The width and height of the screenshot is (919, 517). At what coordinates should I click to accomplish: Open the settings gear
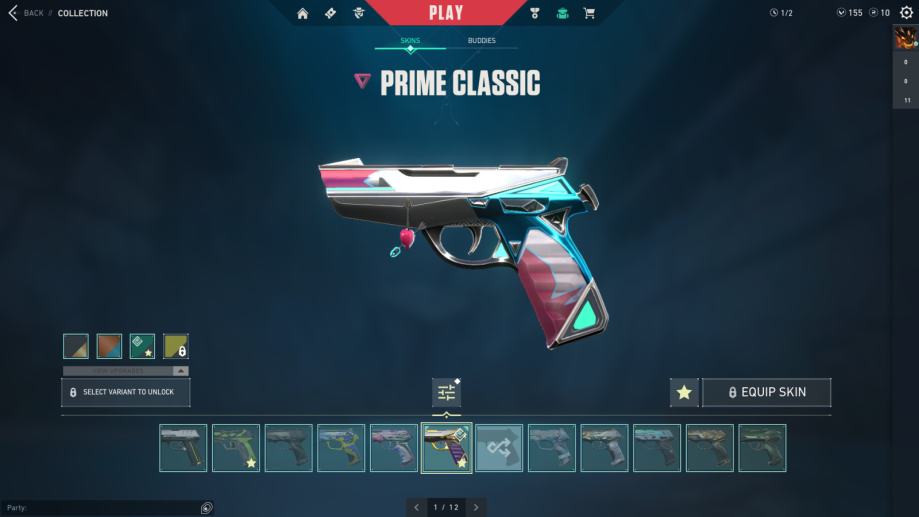click(x=906, y=13)
